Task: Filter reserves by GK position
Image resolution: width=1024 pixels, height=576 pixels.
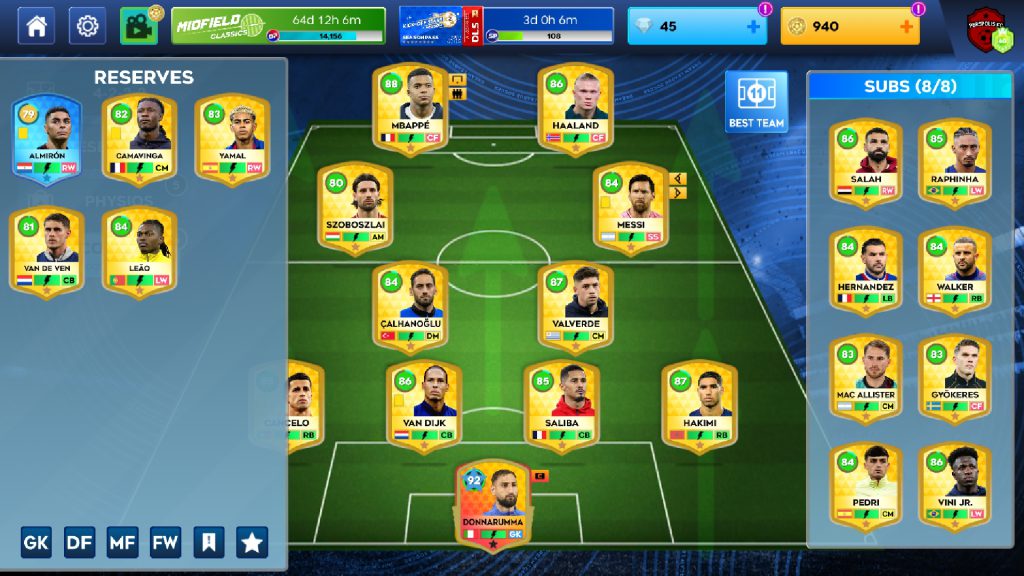Action: [x=36, y=542]
